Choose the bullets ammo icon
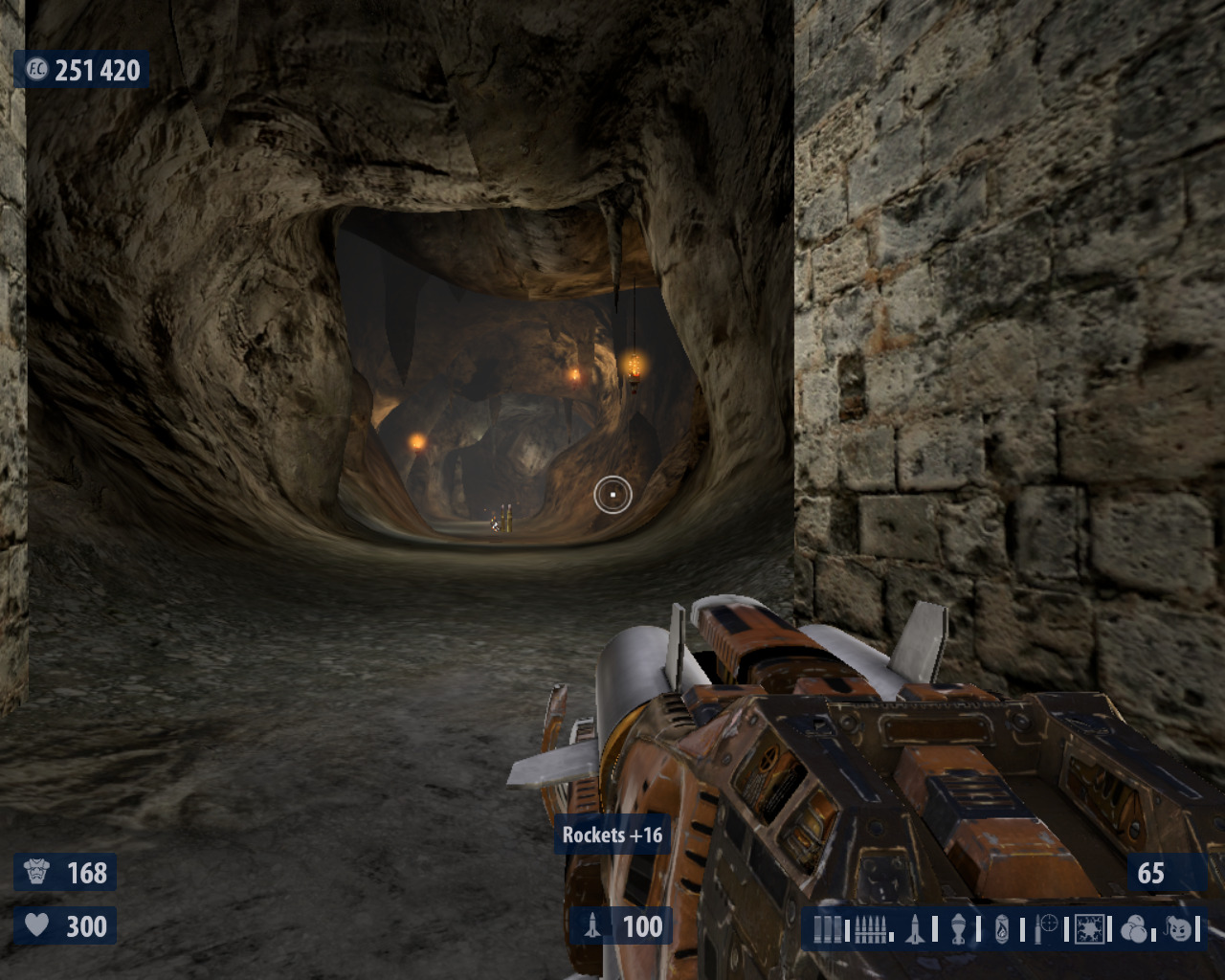 click(x=871, y=928)
